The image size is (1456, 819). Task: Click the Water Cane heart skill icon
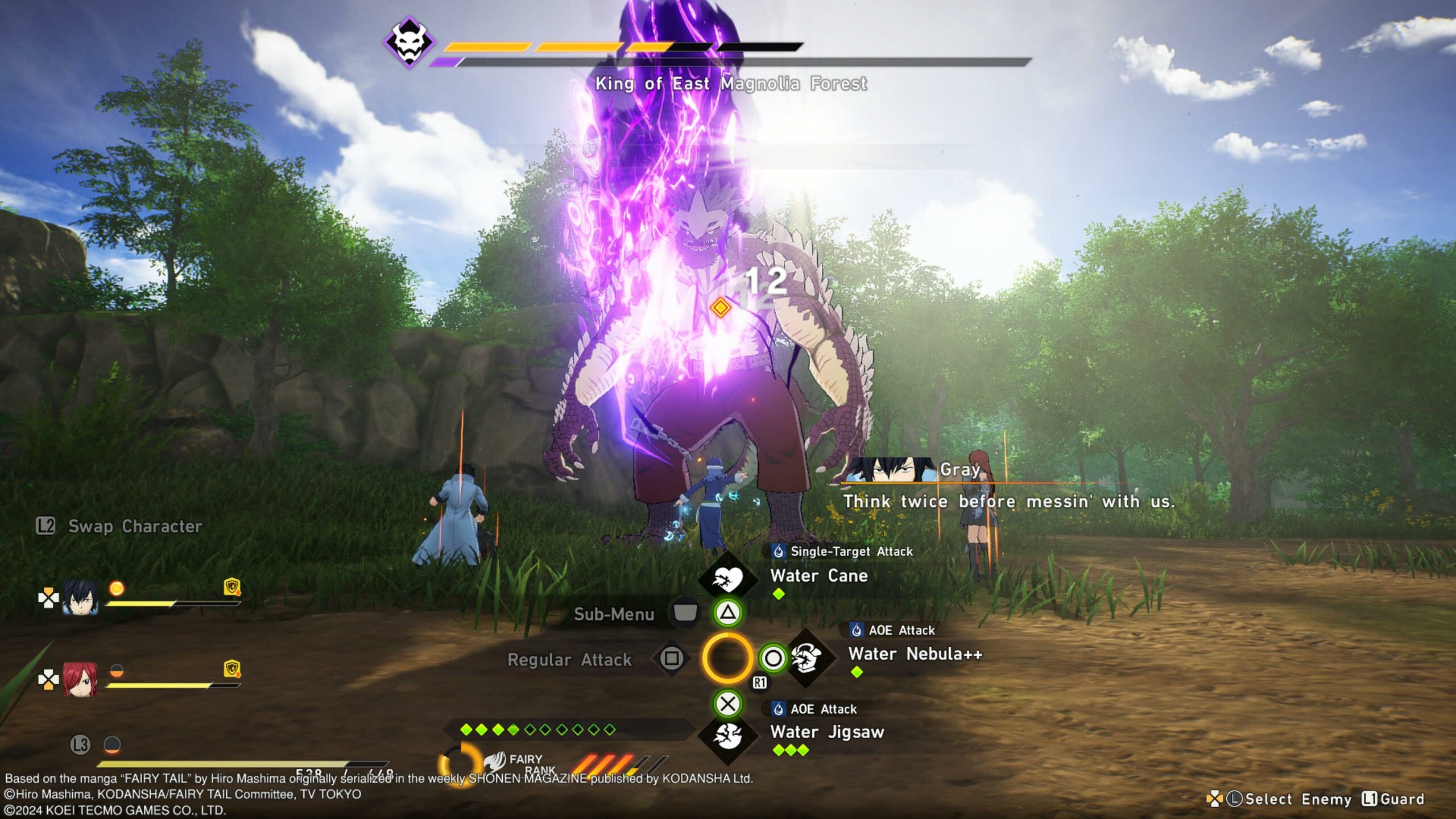[727, 579]
